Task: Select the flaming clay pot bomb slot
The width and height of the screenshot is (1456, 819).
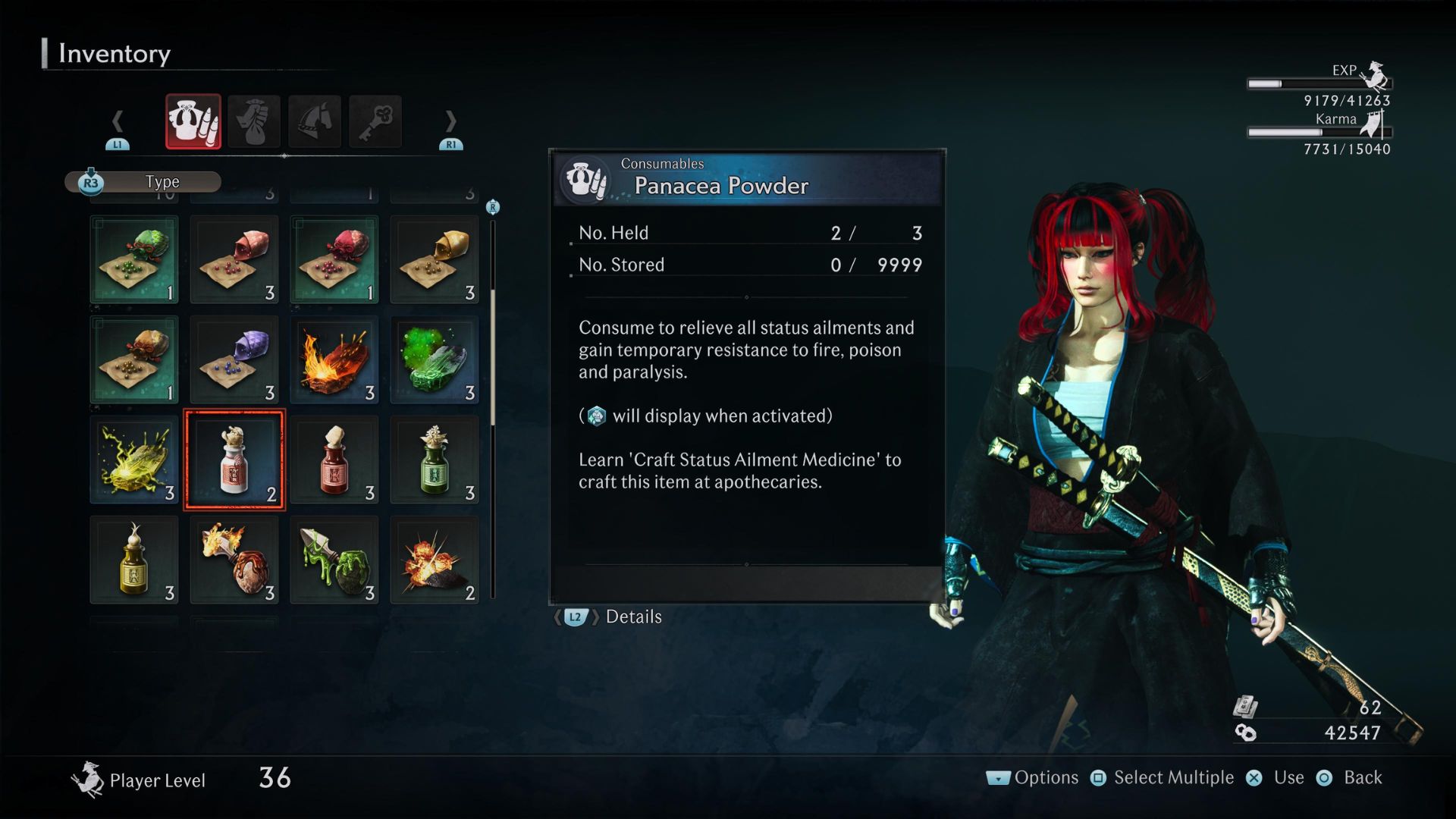Action: pyautogui.click(x=234, y=560)
